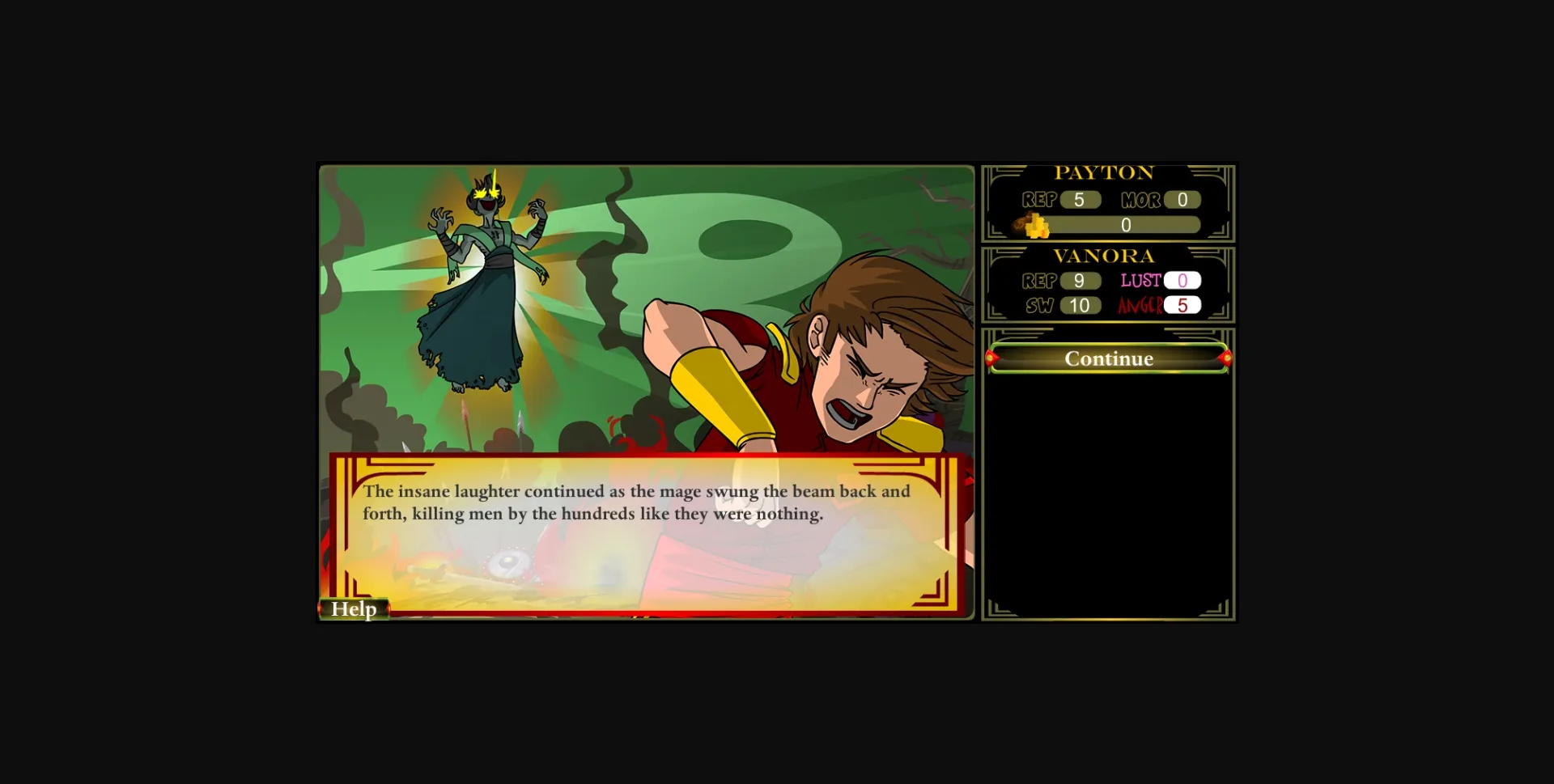Click the gold amount bar showing 0
The image size is (1554, 784).
coord(1126,226)
